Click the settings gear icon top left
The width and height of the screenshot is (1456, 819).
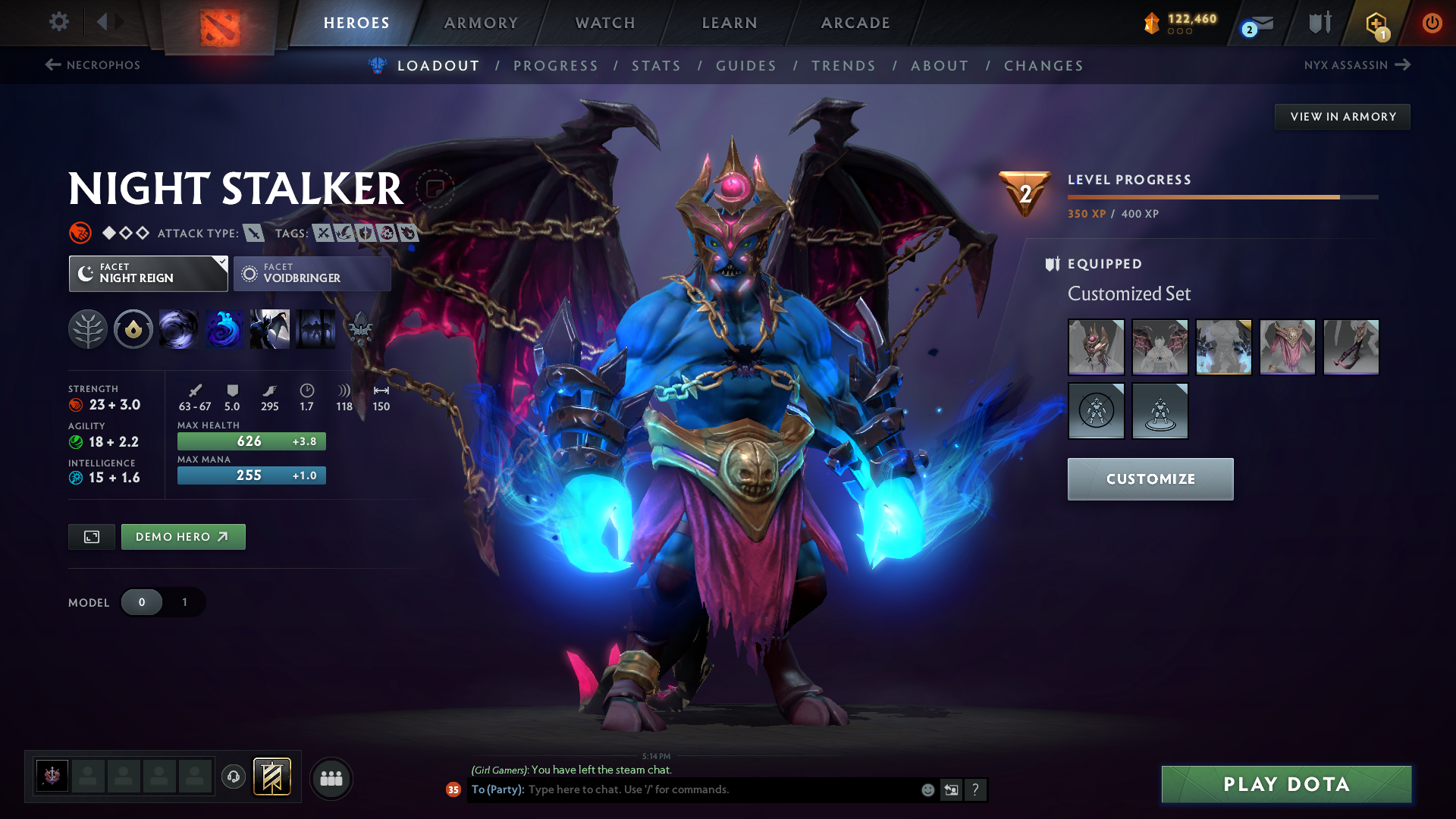(58, 22)
